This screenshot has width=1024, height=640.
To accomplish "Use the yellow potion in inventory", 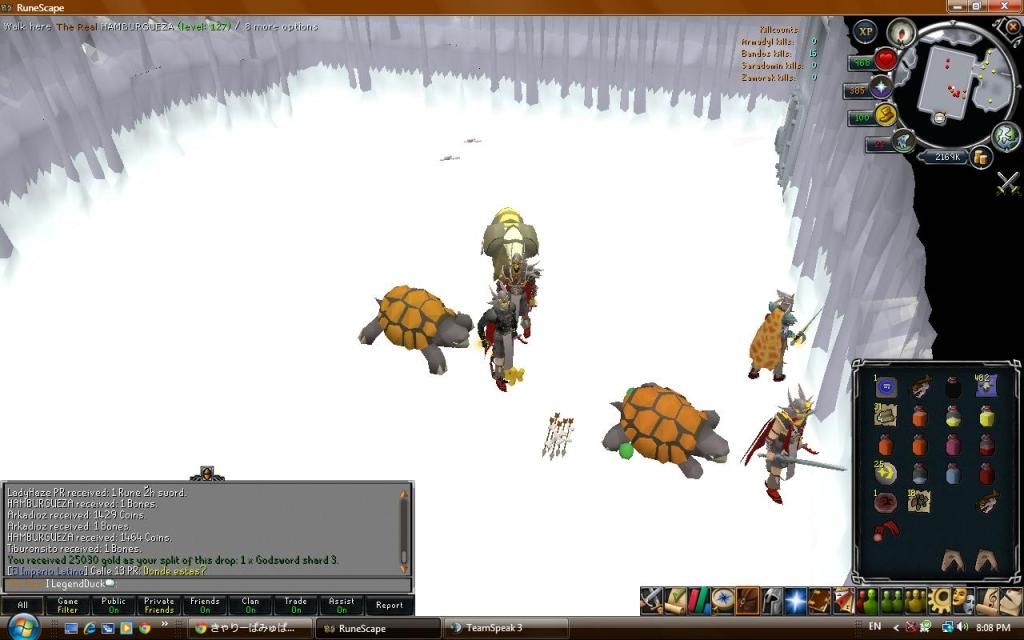I will click(x=986, y=415).
